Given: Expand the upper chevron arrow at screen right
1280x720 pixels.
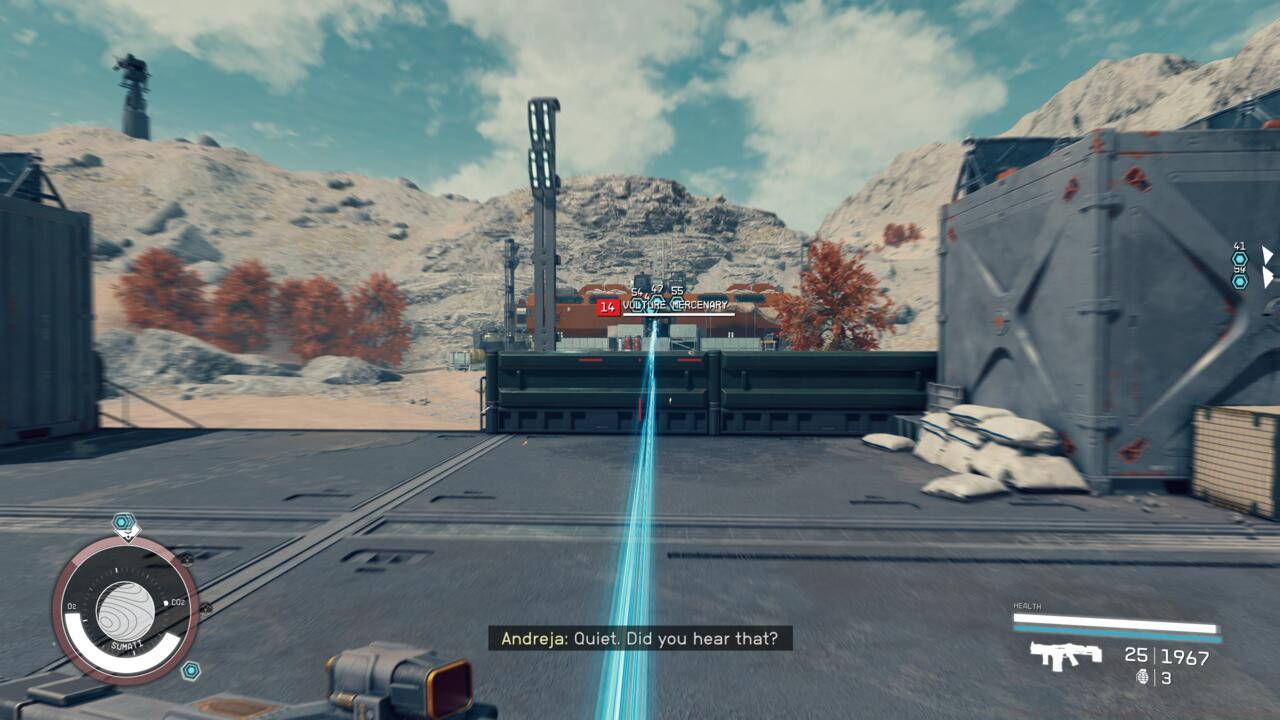Looking at the screenshot, I should click(x=1268, y=255).
